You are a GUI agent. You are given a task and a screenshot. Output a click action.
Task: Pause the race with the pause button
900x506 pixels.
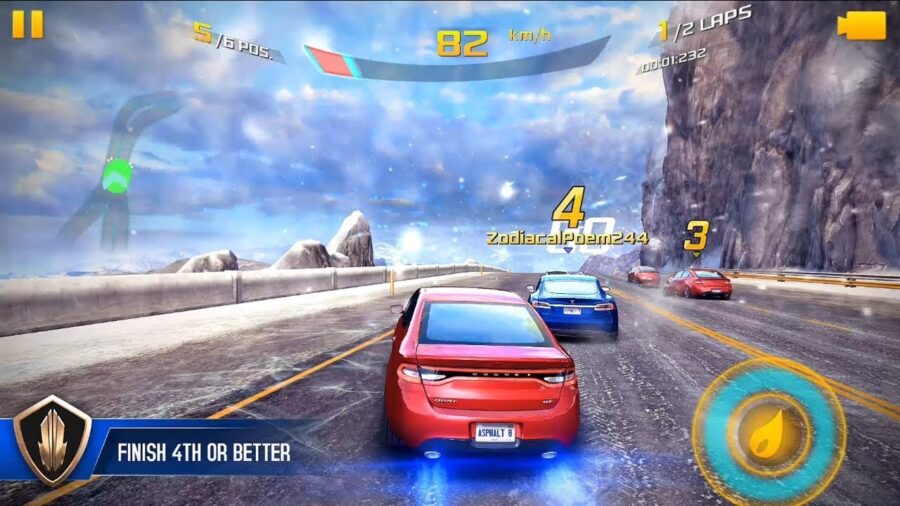[x=28, y=25]
